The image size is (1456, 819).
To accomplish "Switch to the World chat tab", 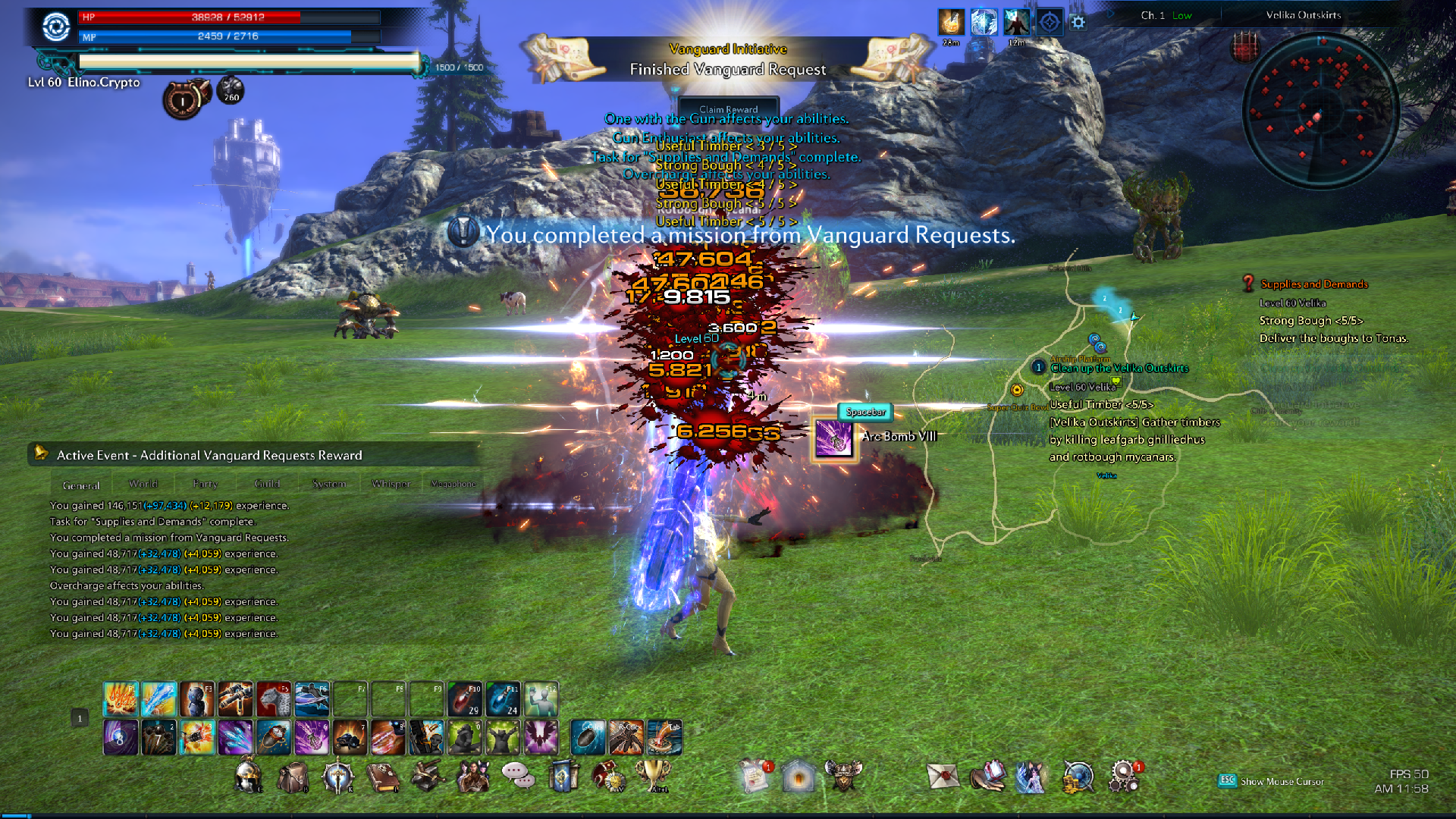I will 143,484.
